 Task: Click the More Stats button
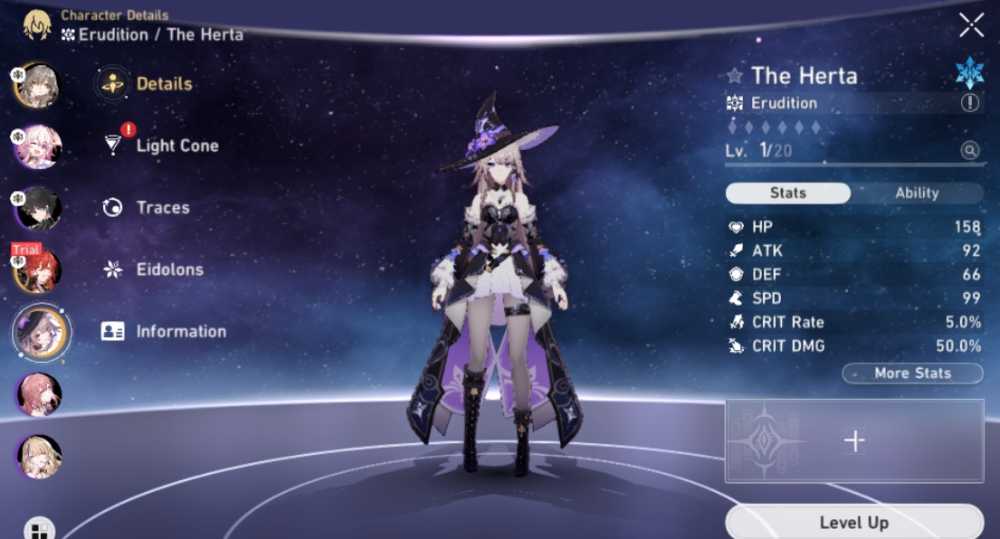click(x=912, y=373)
